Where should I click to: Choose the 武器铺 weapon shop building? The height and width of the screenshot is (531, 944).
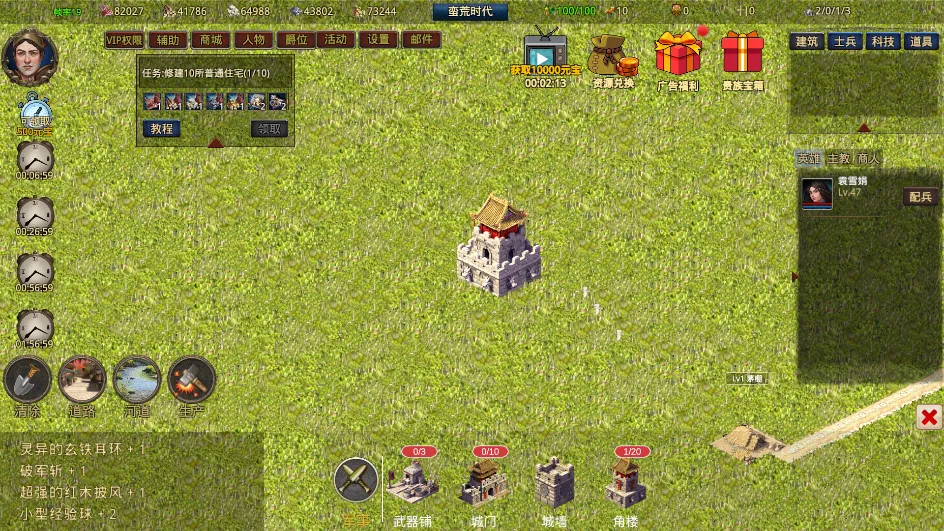pos(413,484)
